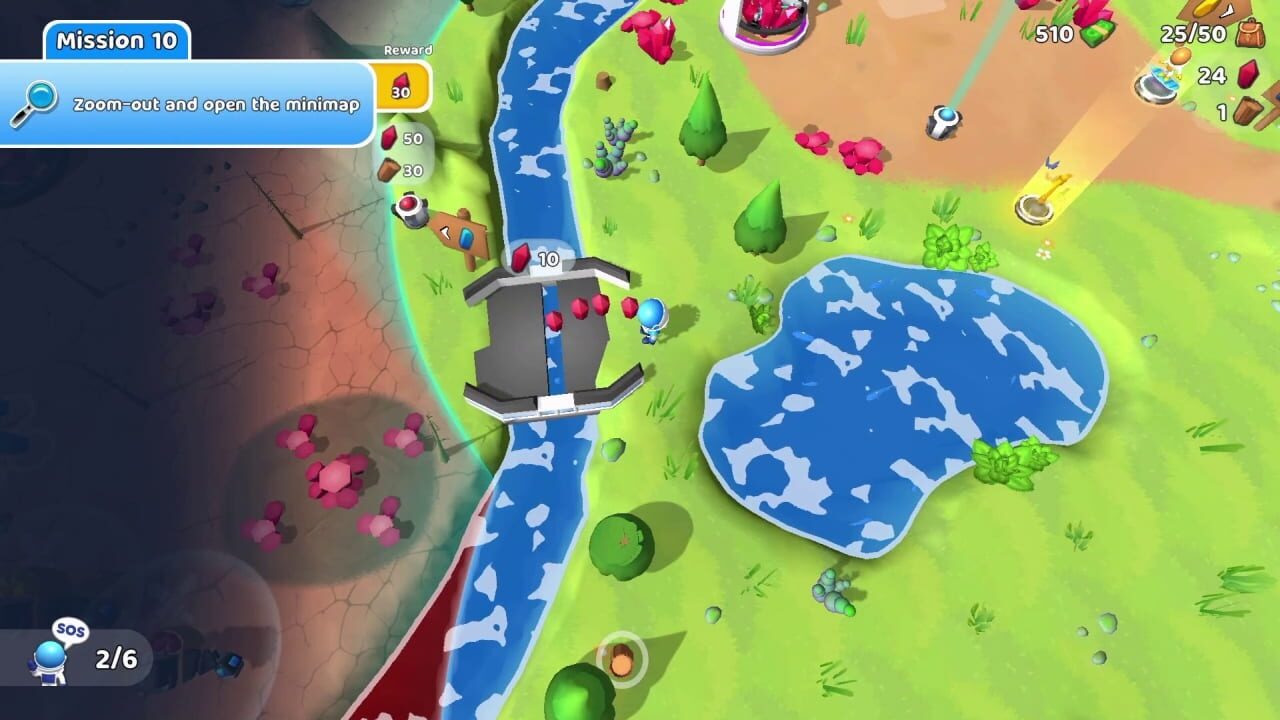Click the crystal icon inside the Reward box
This screenshot has width=1280, height=720.
400,78
